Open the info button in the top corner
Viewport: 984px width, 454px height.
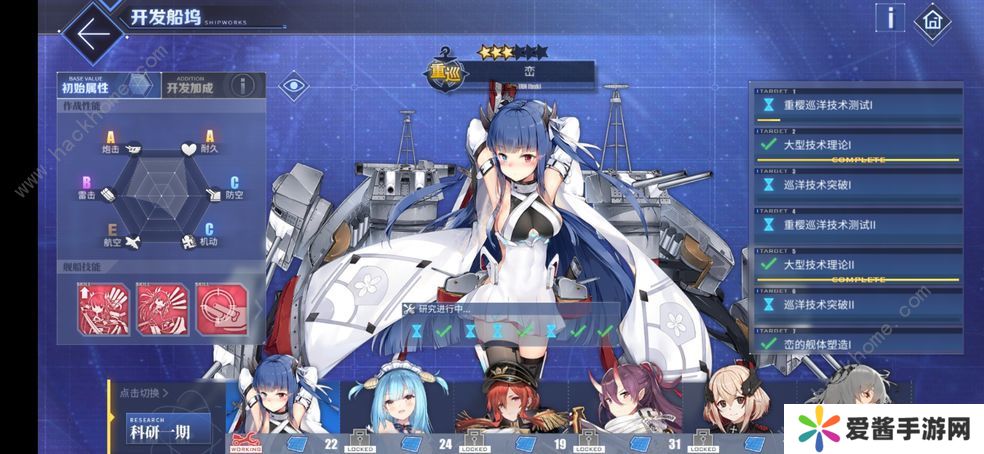(889, 18)
